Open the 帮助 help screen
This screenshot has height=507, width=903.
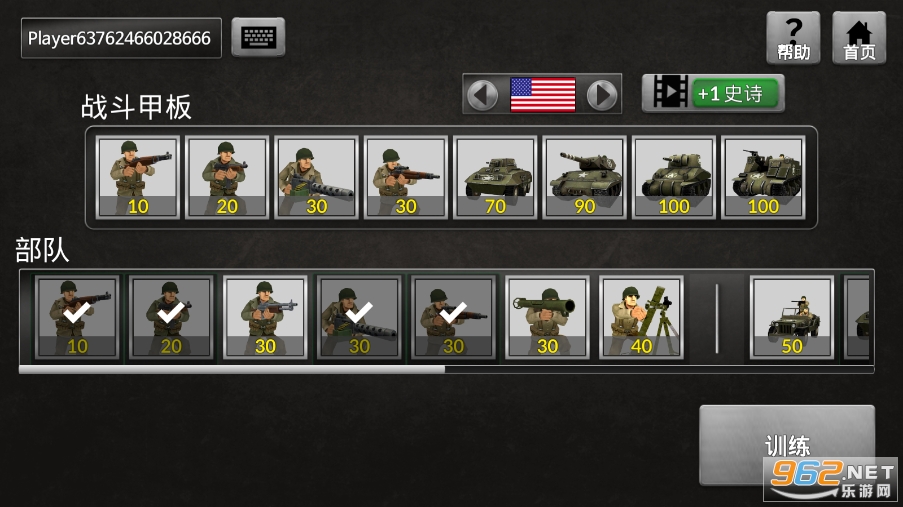point(793,38)
